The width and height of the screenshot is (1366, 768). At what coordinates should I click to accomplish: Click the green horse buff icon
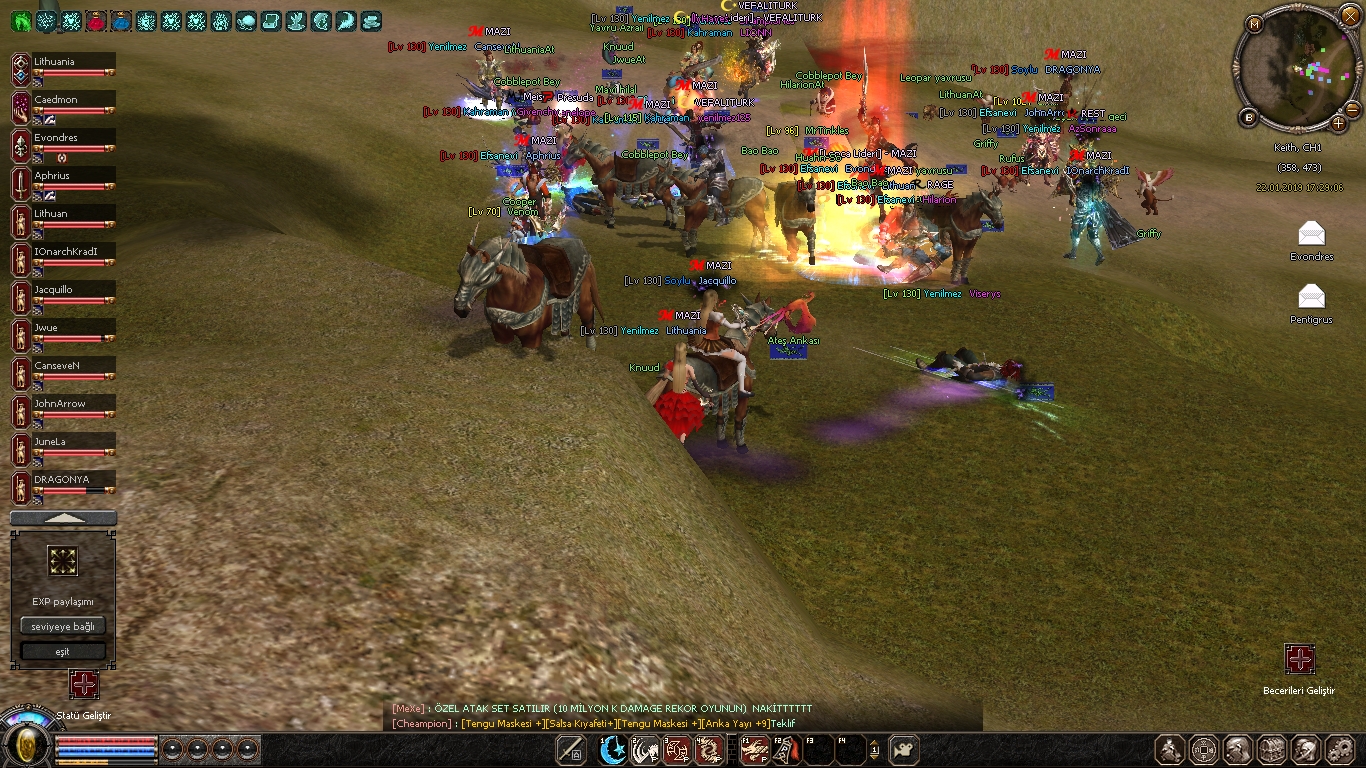21,20
